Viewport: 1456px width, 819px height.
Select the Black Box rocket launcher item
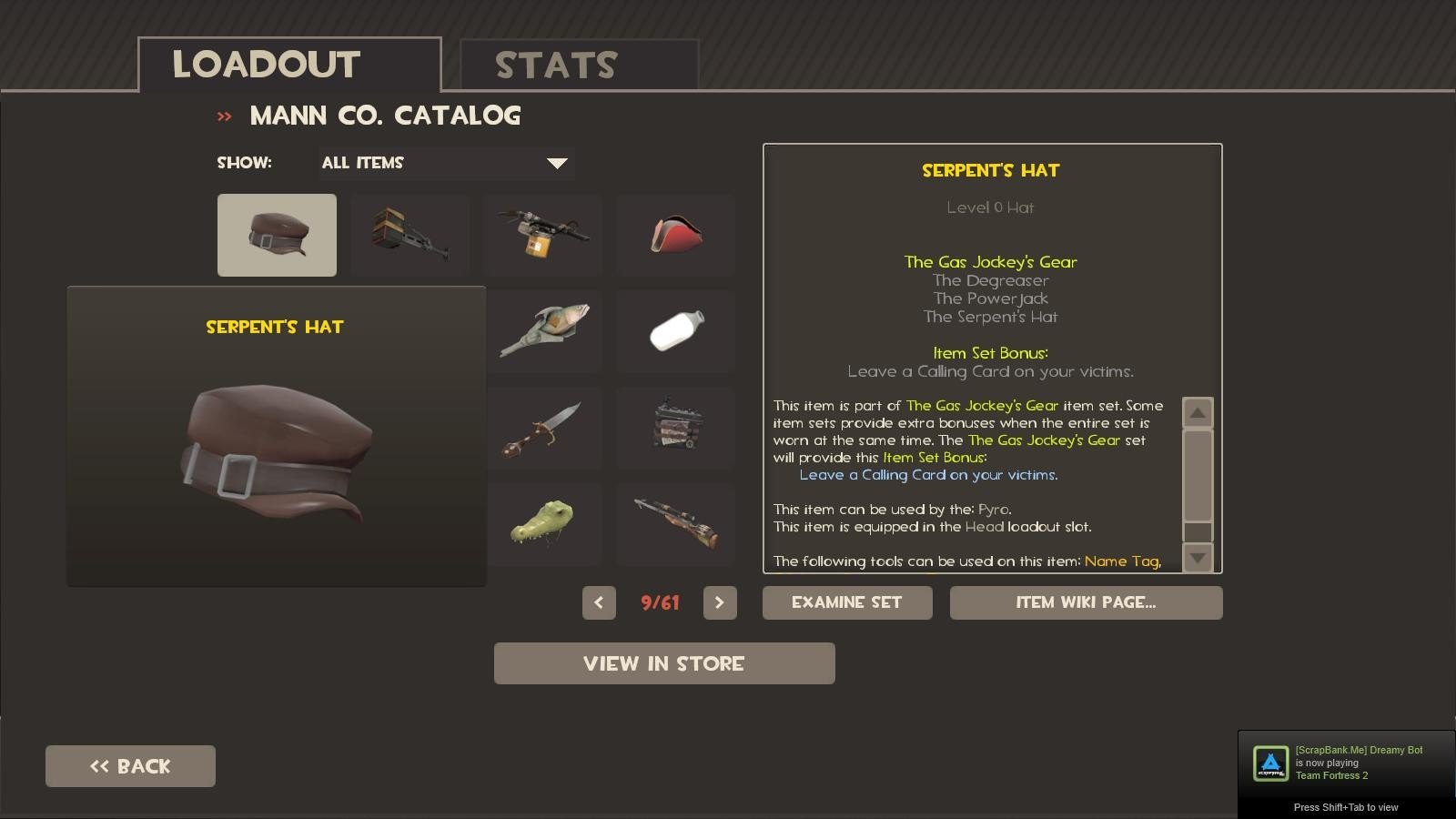(x=409, y=235)
